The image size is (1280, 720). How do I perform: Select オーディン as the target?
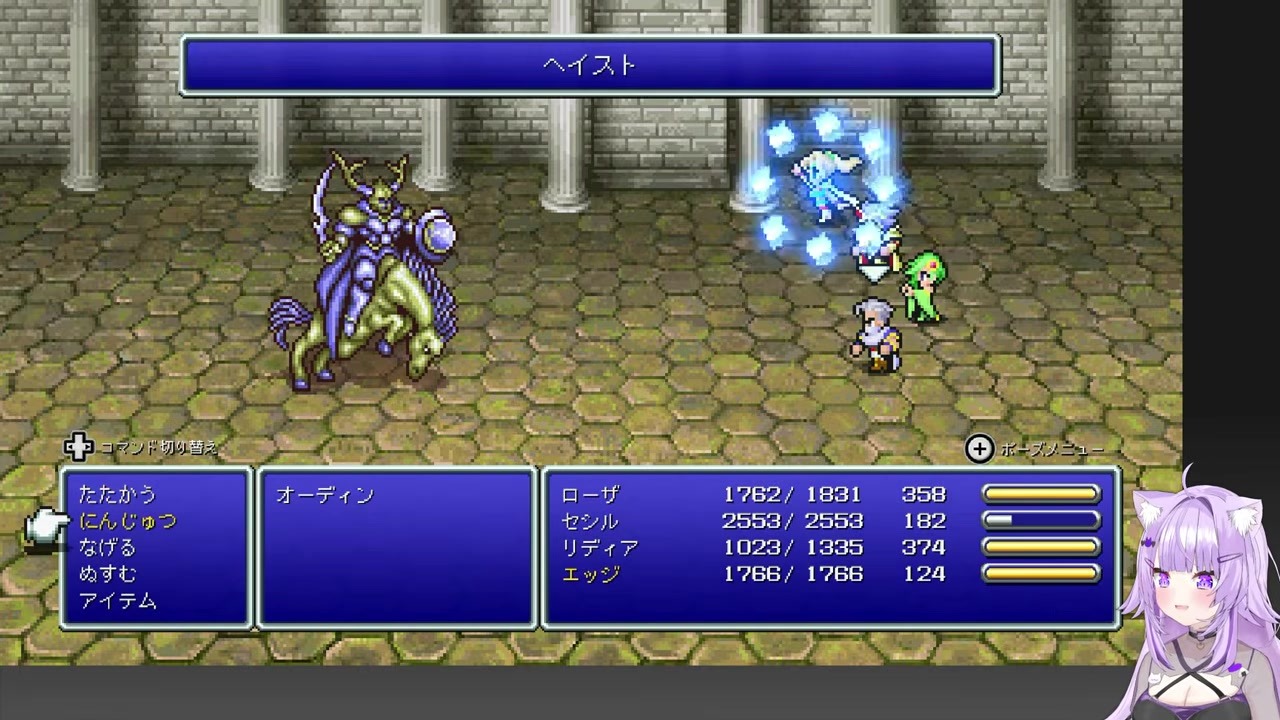pos(325,494)
